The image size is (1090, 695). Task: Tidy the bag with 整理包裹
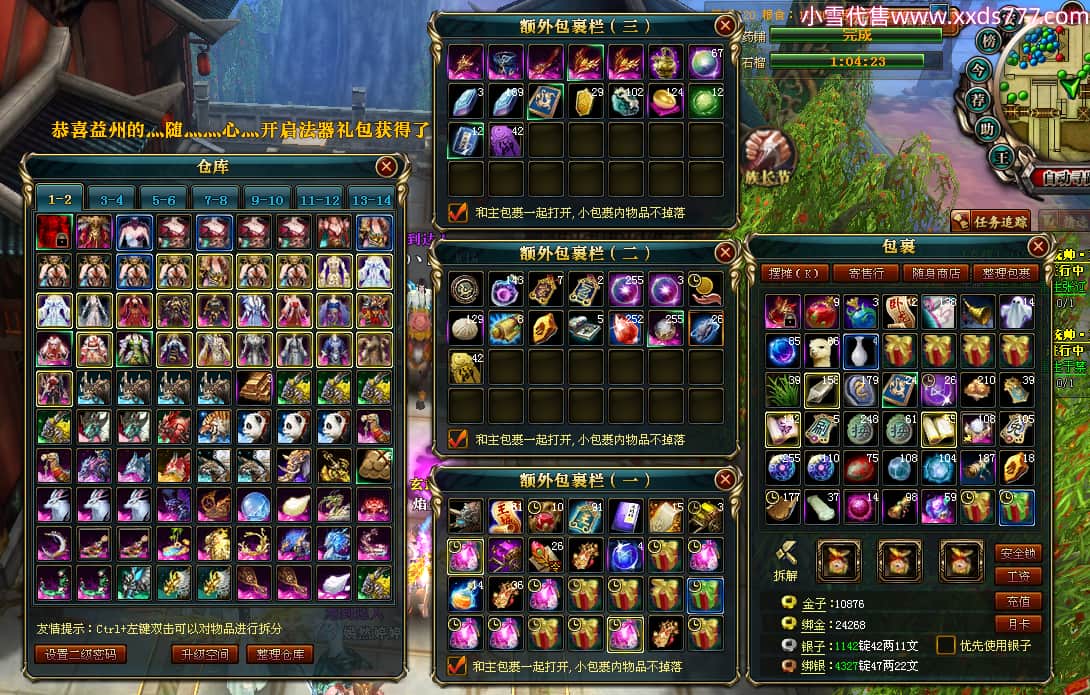coord(1004,273)
